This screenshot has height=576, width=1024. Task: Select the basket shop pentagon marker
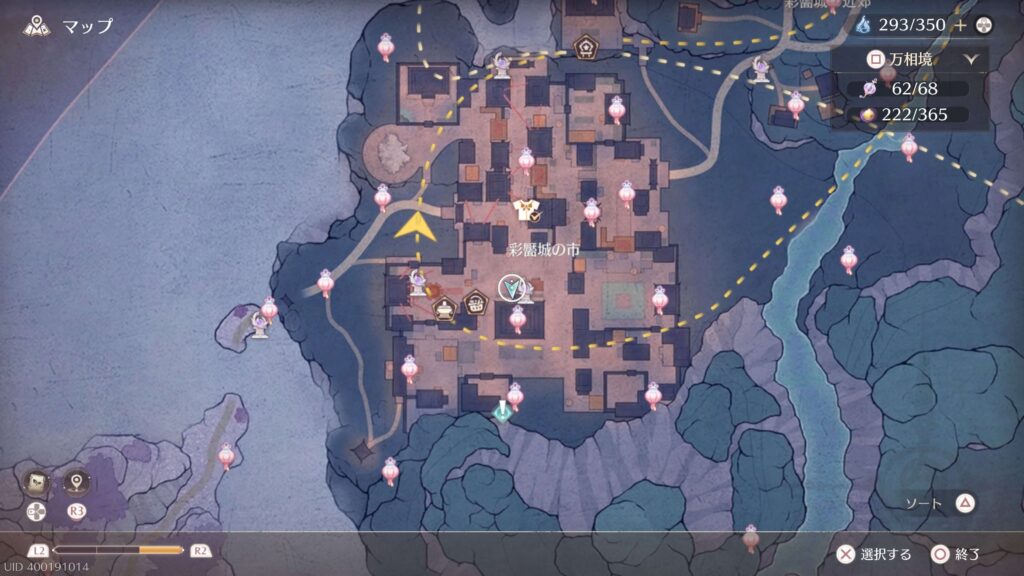(476, 299)
